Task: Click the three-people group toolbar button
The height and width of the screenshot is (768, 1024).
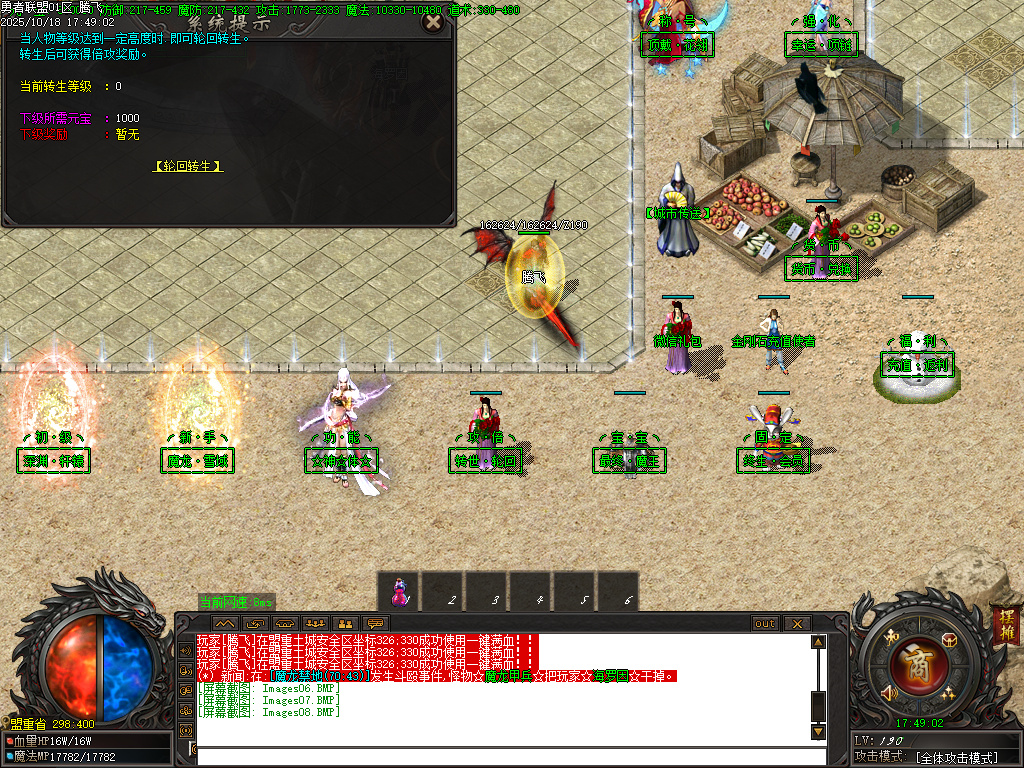Action: pyautogui.click(x=316, y=623)
